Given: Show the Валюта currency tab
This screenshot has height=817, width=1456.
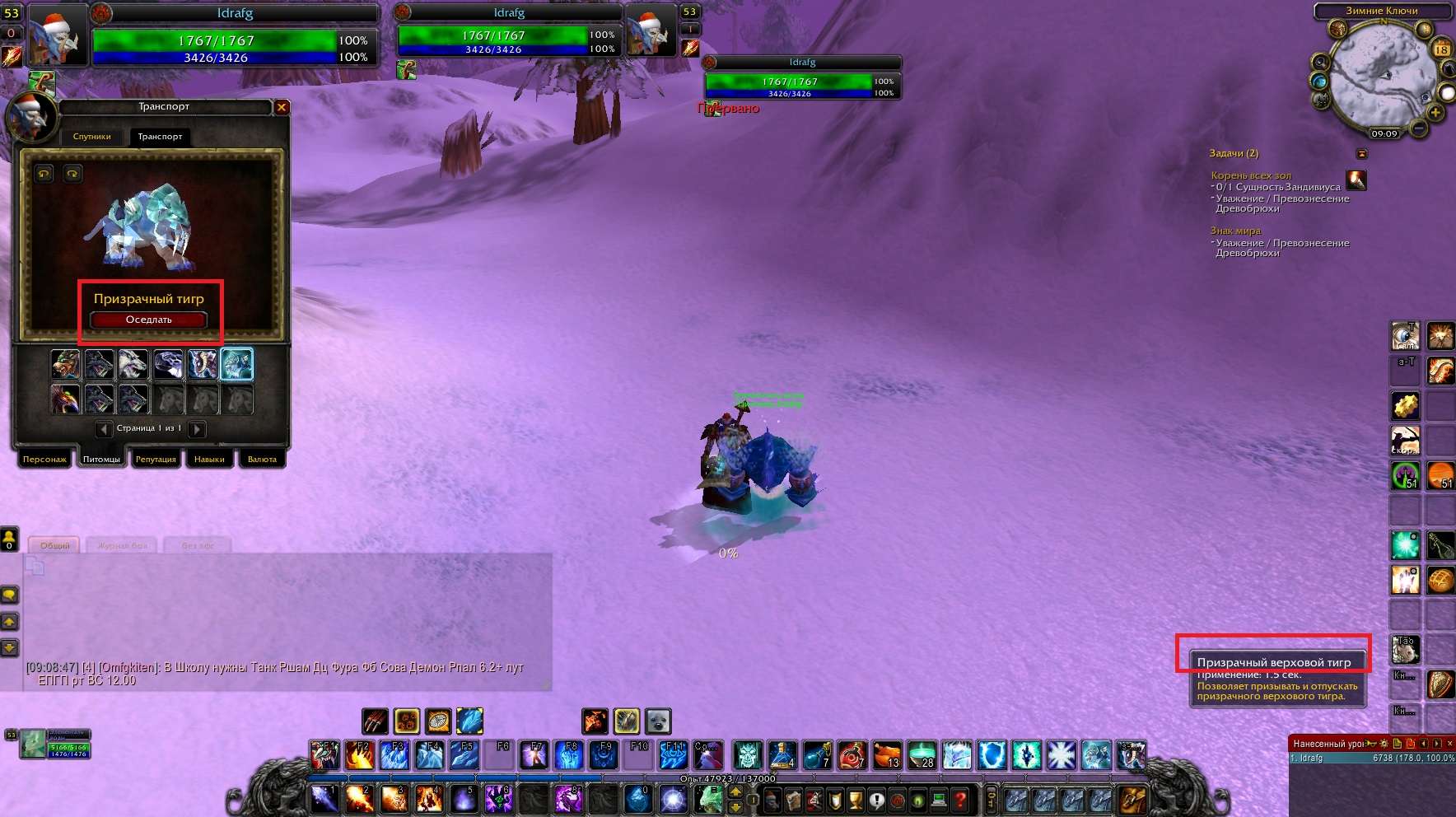Looking at the screenshot, I should pyautogui.click(x=262, y=460).
